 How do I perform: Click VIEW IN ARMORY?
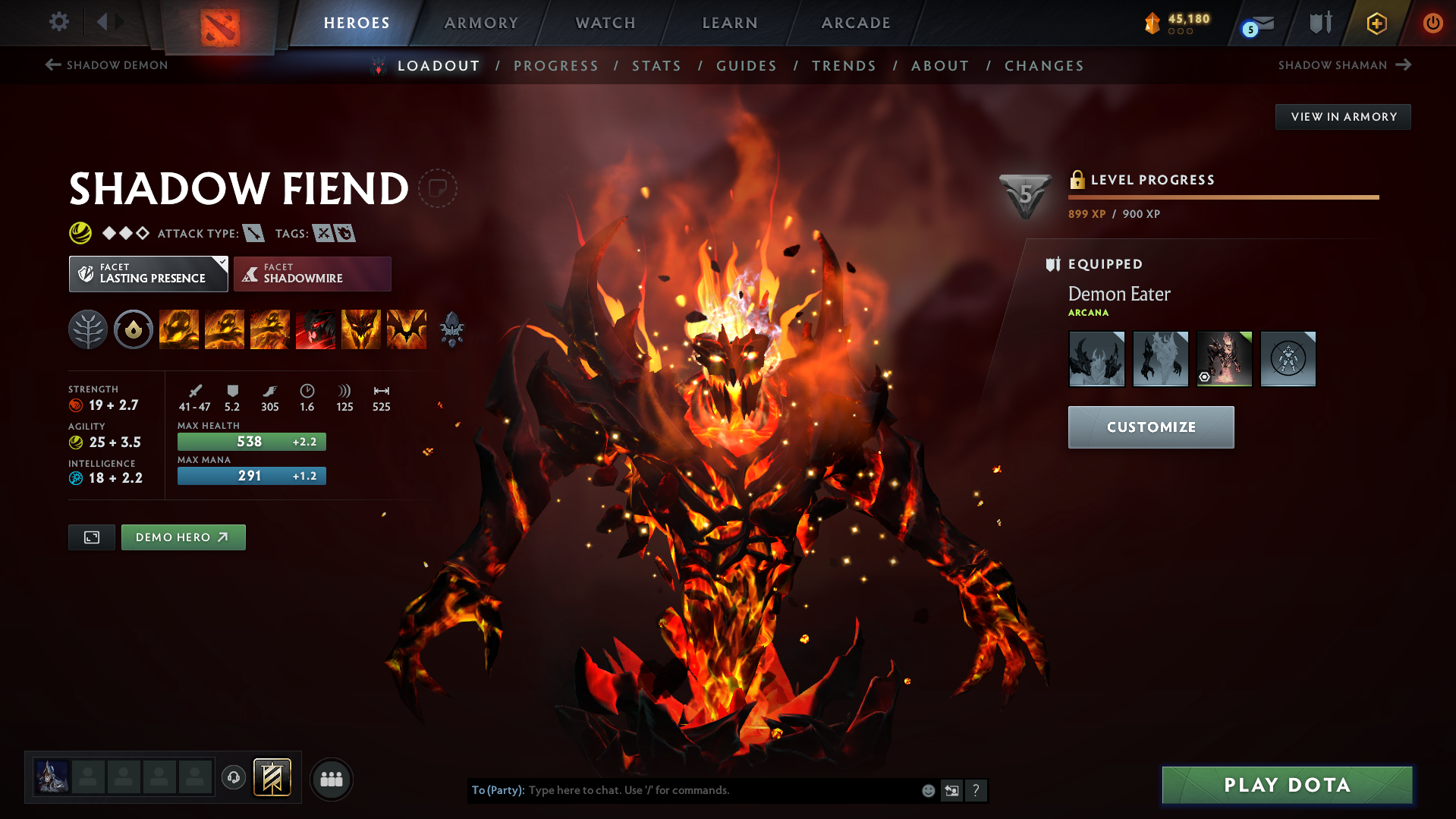1342,116
